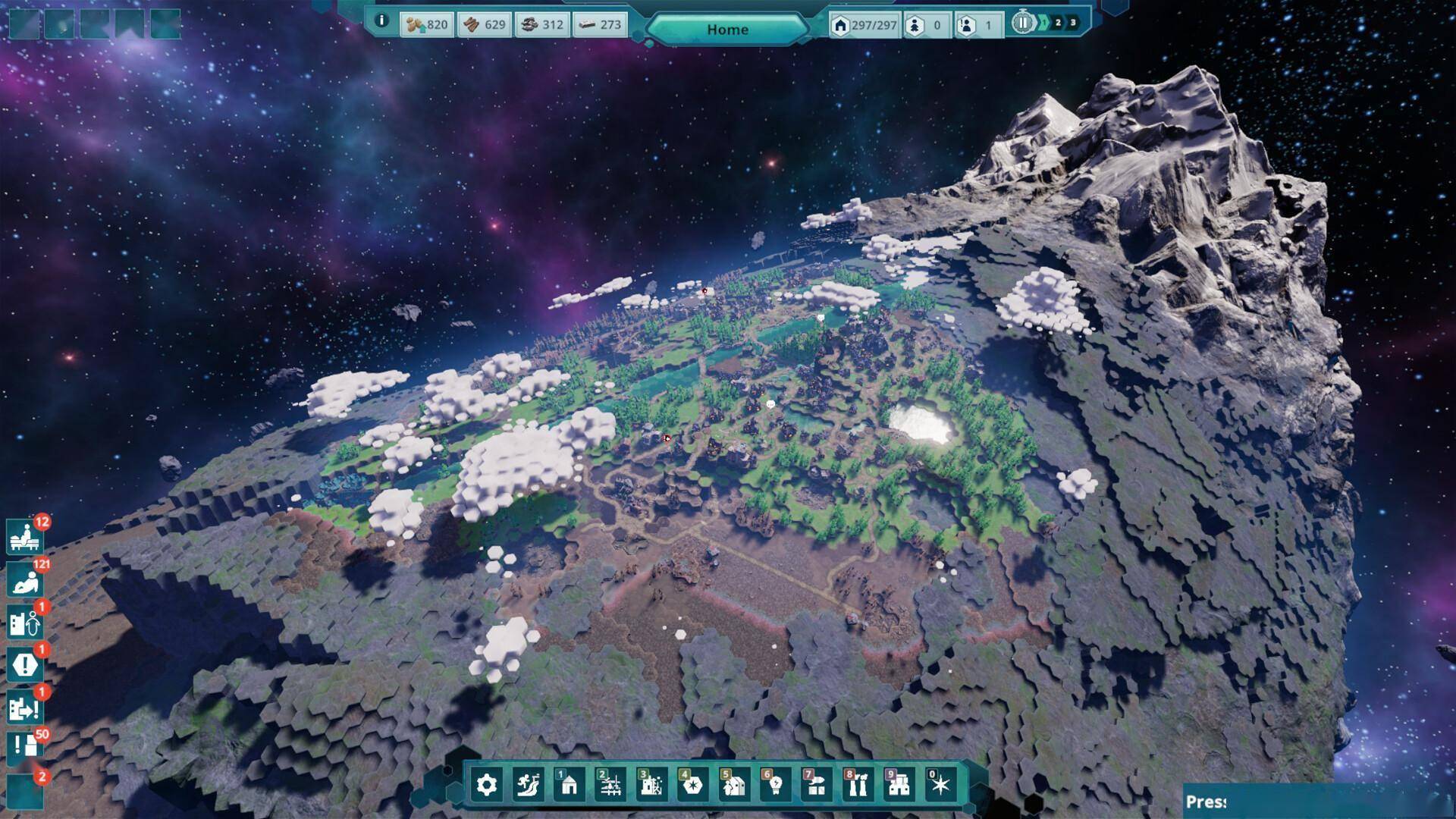Set game speed to 3
Viewport: 1456px width, 819px height.
(x=1073, y=23)
